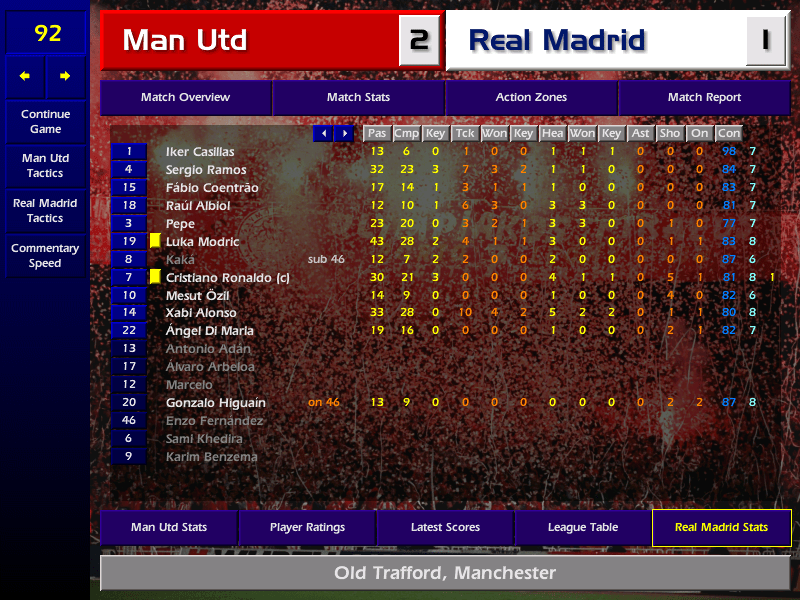Select Cristiano Ronaldo in the player list
Image resolution: width=800 pixels, height=600 pixels.
[x=227, y=277]
